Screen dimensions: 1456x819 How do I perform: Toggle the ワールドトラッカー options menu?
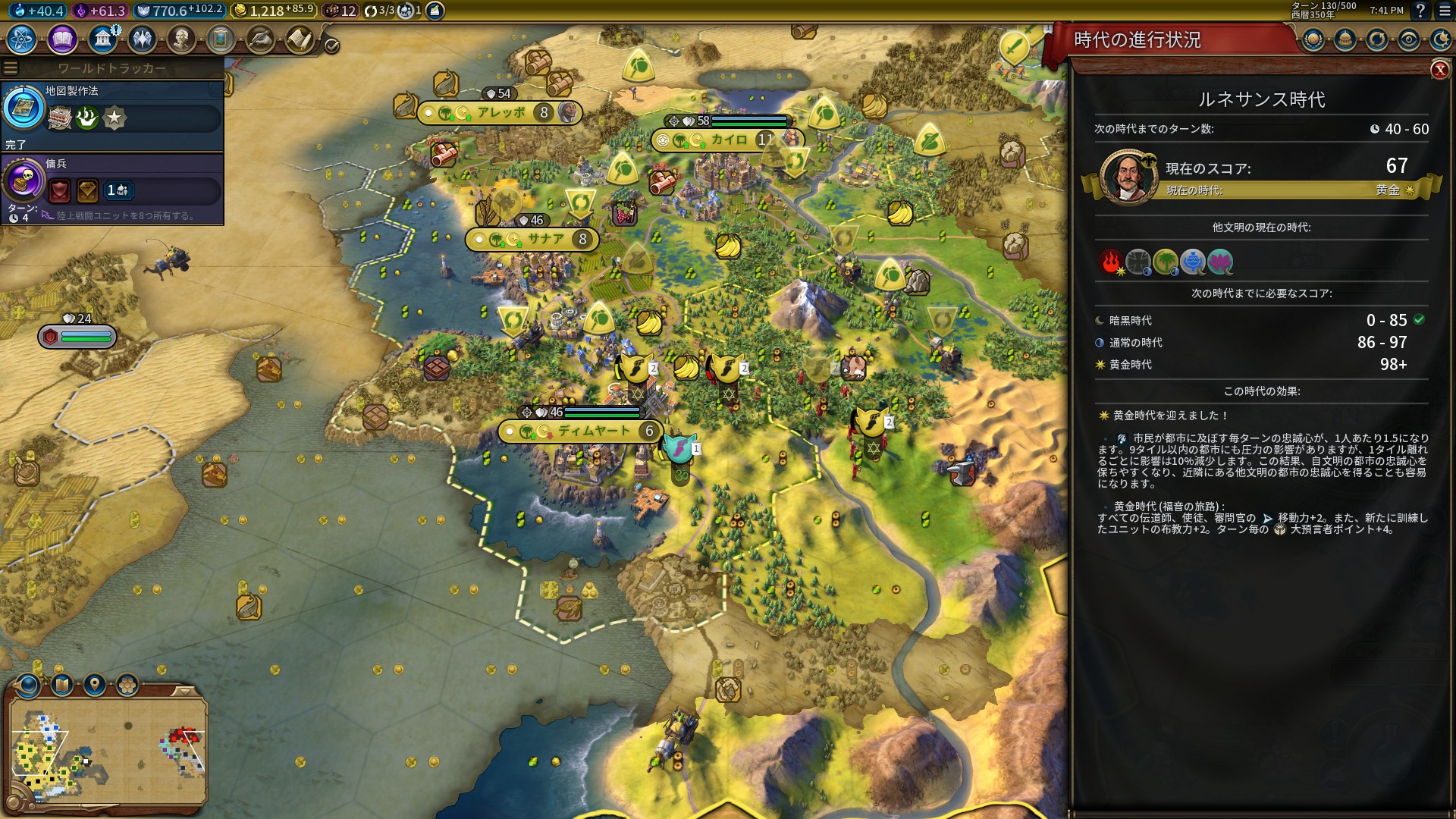11,68
